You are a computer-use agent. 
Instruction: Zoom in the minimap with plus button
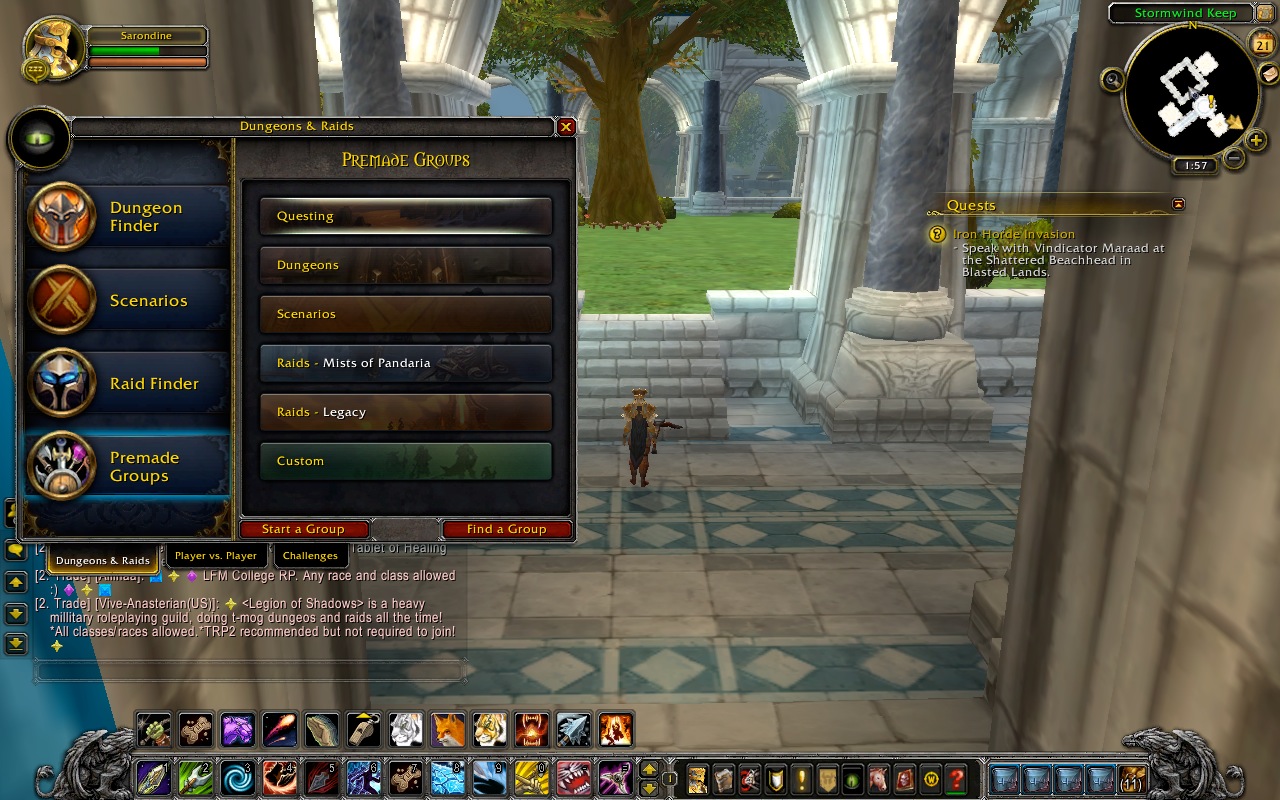[x=1256, y=141]
